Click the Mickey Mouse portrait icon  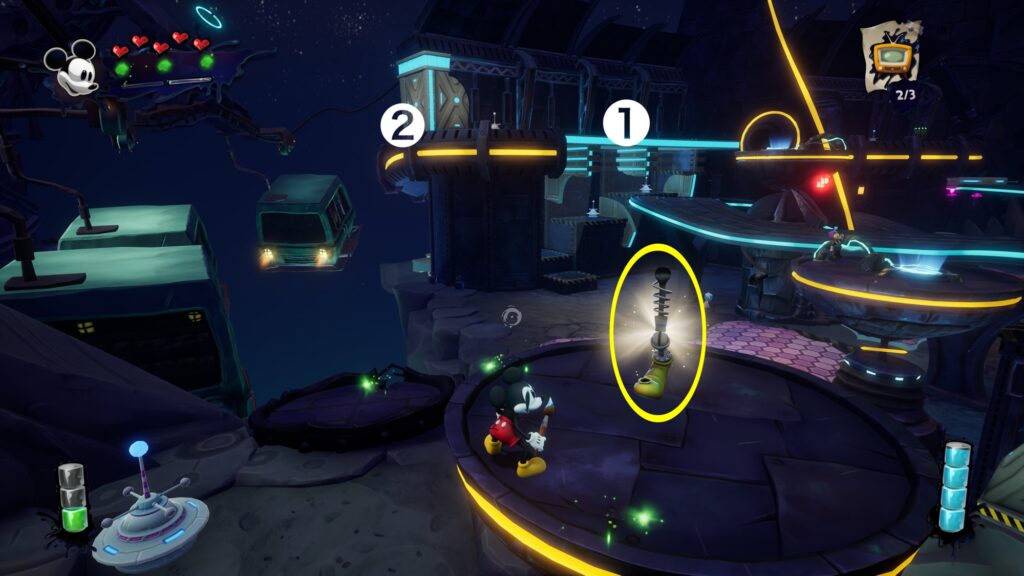(x=72, y=66)
